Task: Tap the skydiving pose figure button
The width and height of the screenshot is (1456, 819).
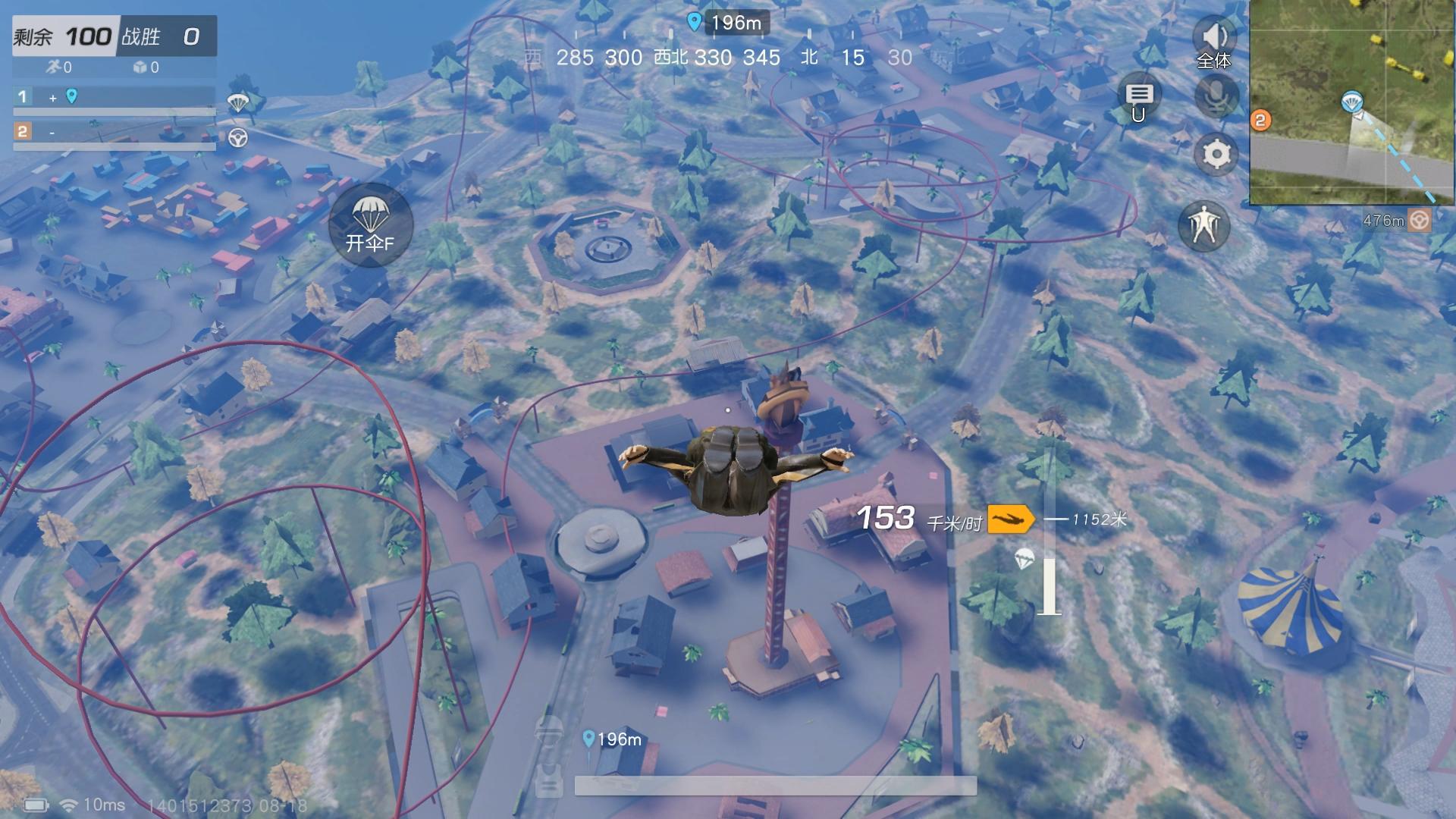Action: pyautogui.click(x=1203, y=225)
